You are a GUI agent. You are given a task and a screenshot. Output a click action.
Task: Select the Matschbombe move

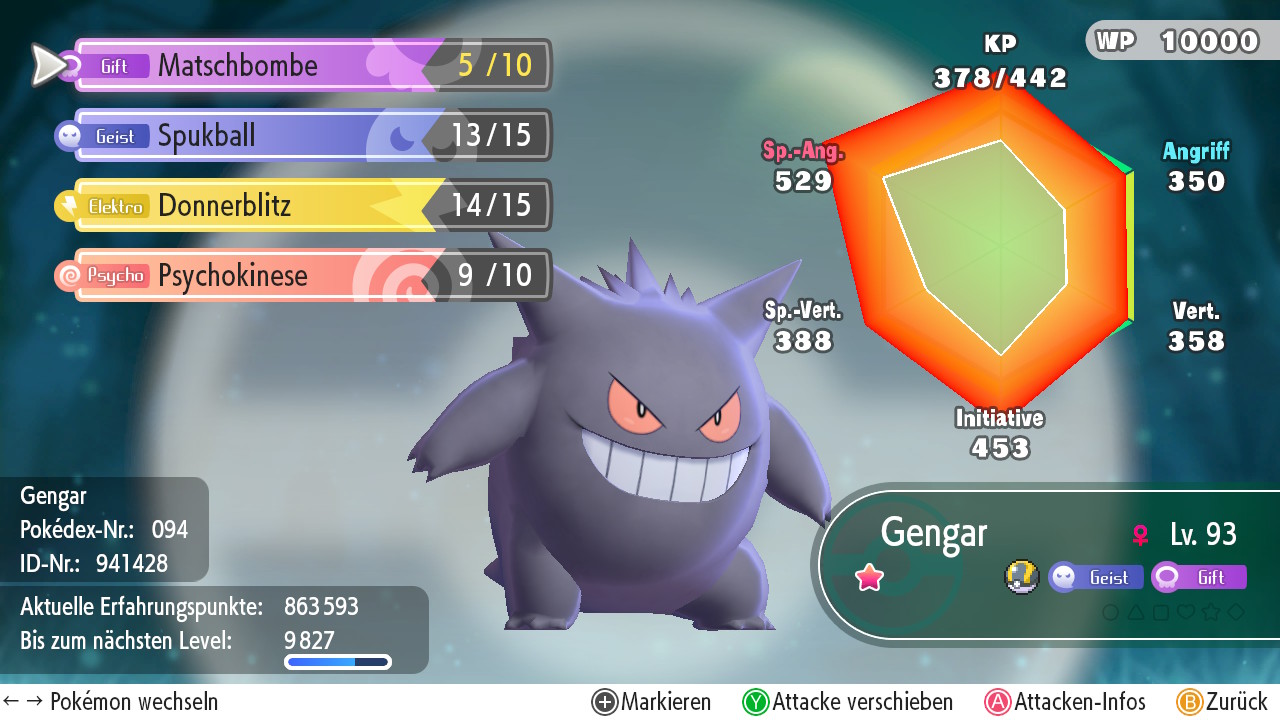[310, 66]
